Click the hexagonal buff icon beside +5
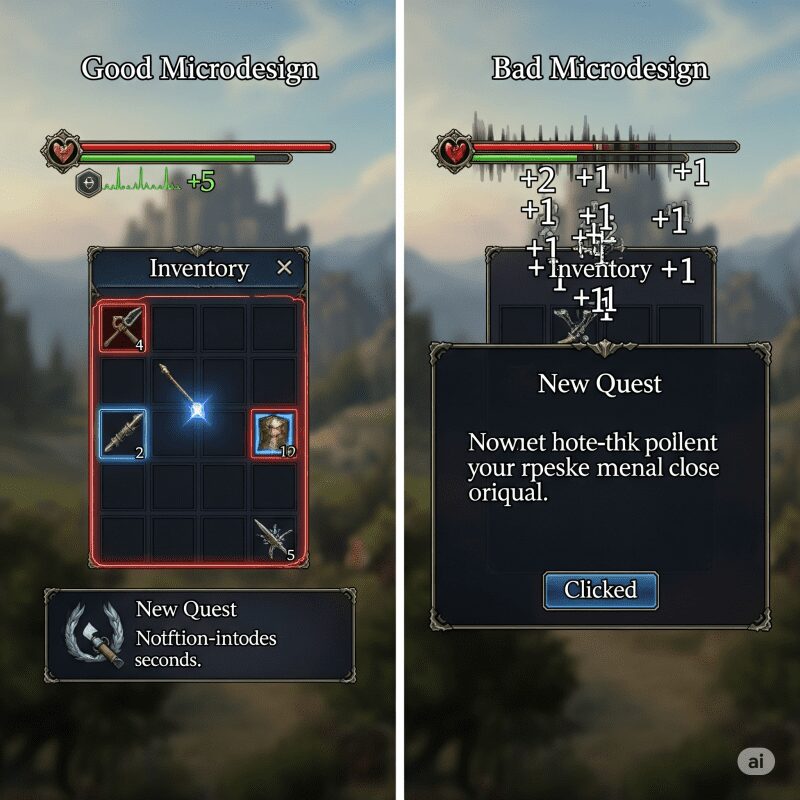This screenshot has height=800, width=800. 88,182
